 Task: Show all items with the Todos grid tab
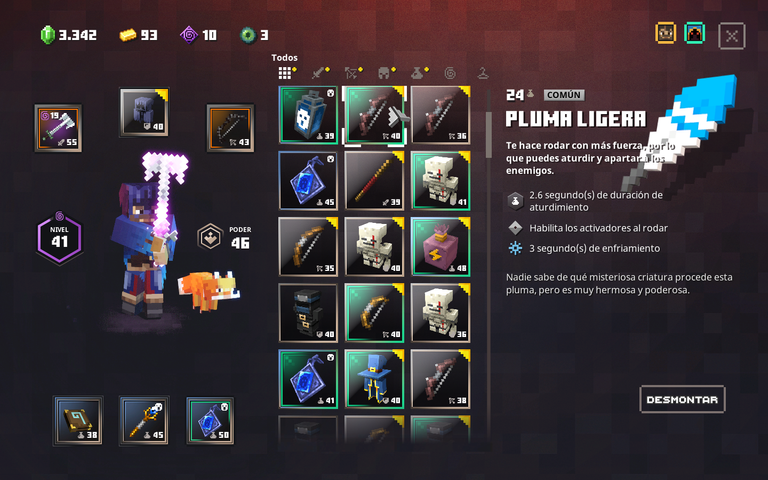(285, 72)
